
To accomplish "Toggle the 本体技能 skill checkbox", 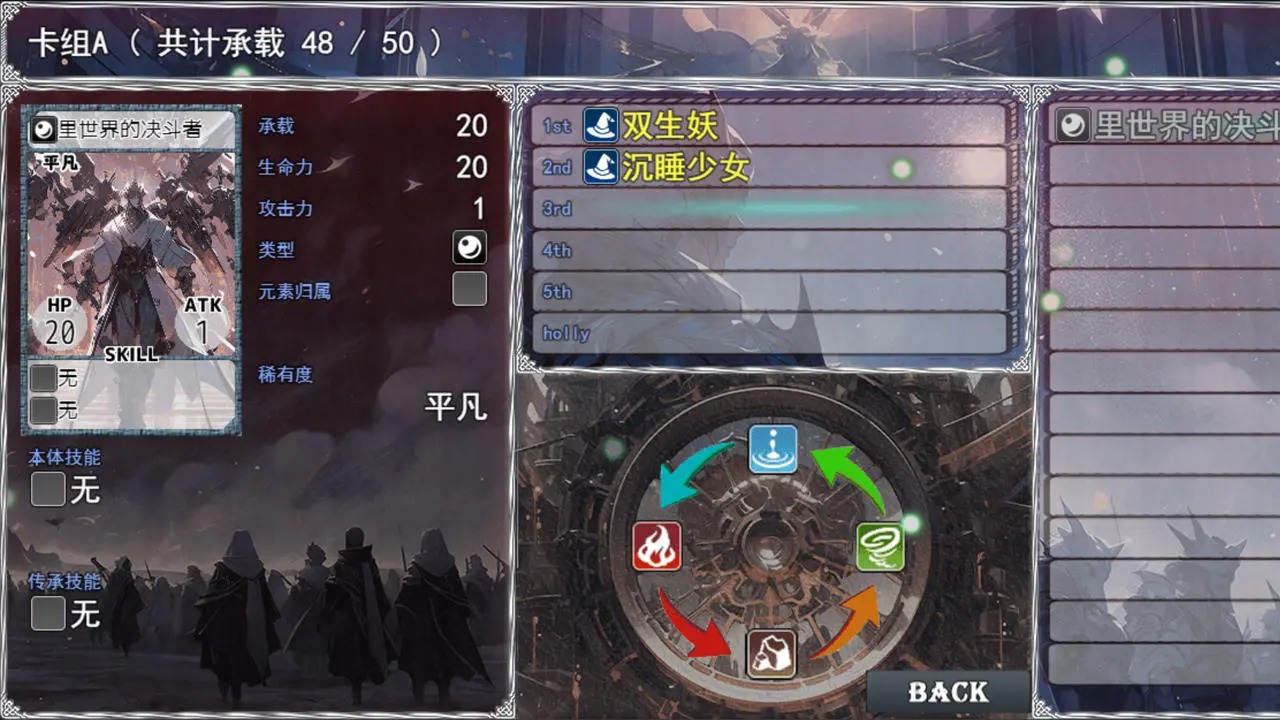I will (46, 490).
